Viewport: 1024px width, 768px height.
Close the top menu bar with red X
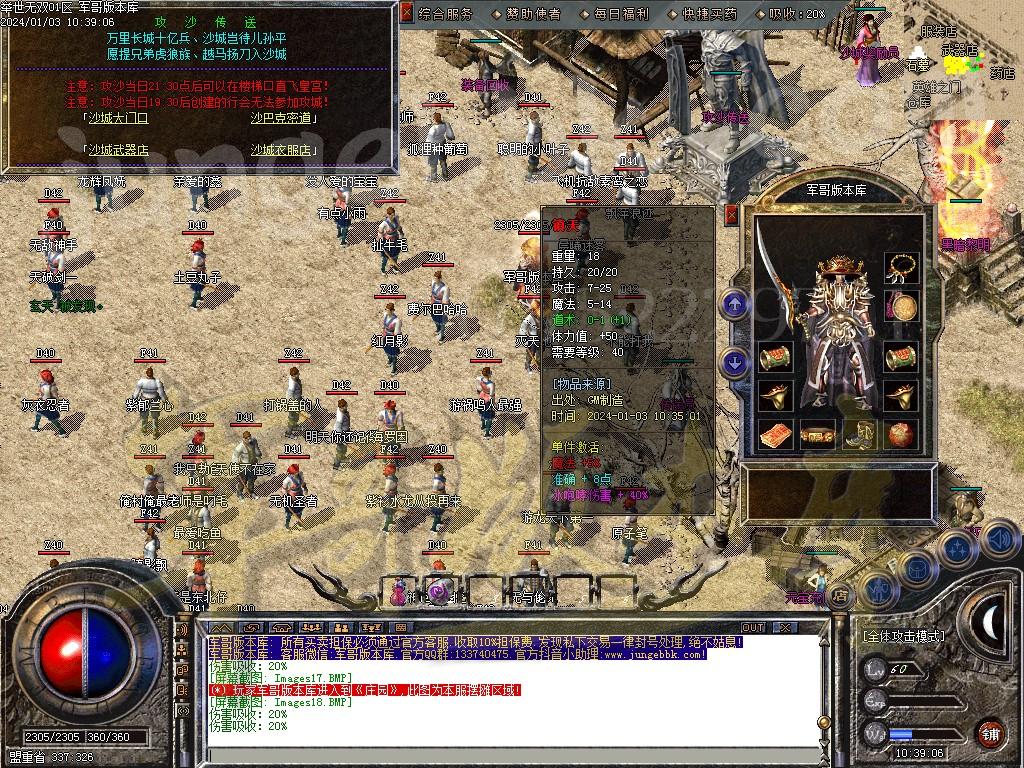coord(406,13)
